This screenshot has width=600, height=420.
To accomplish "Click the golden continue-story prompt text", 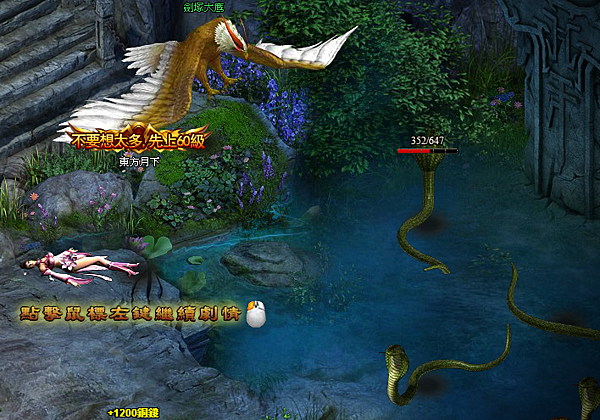I will (130, 314).
